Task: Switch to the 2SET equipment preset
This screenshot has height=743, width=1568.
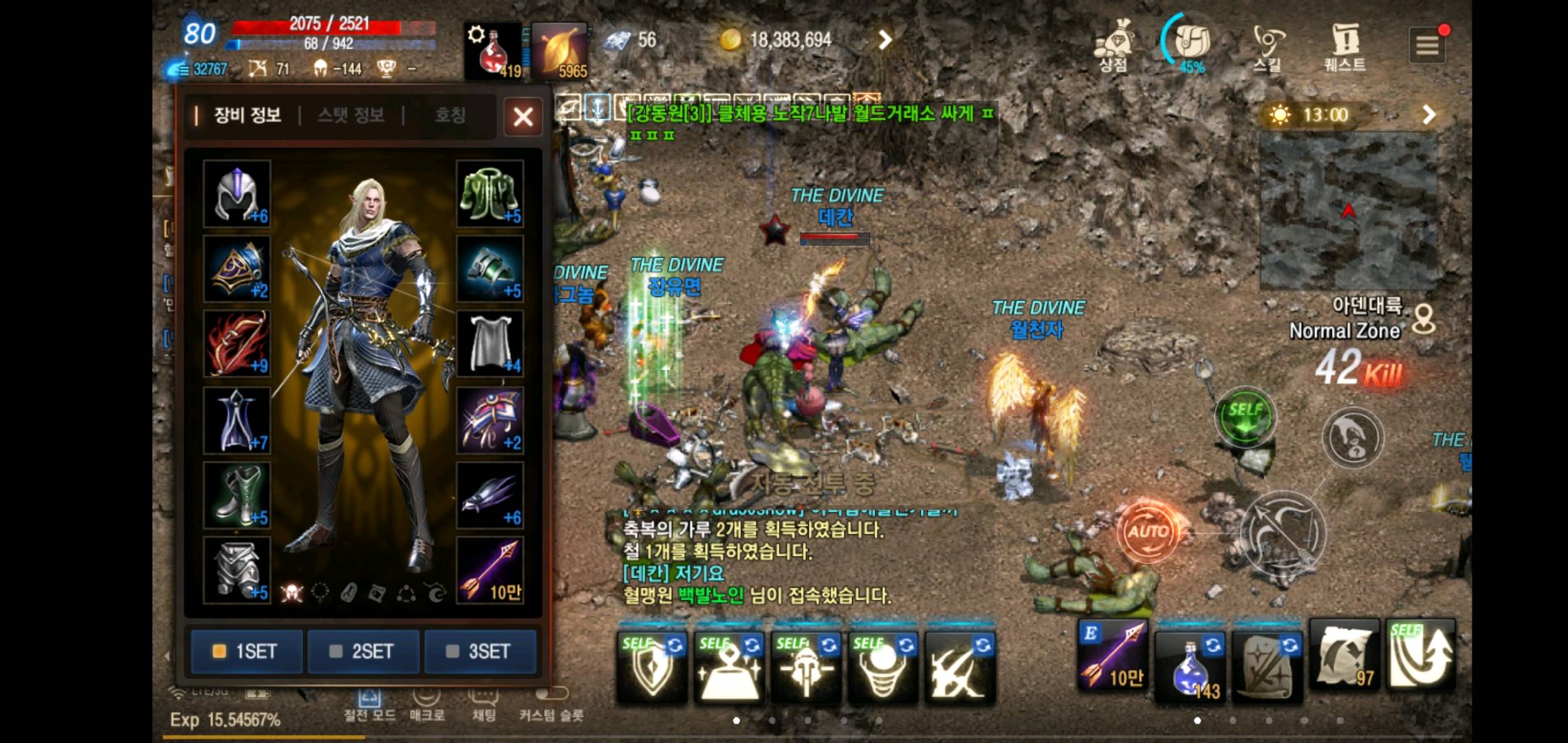Action: [363, 651]
